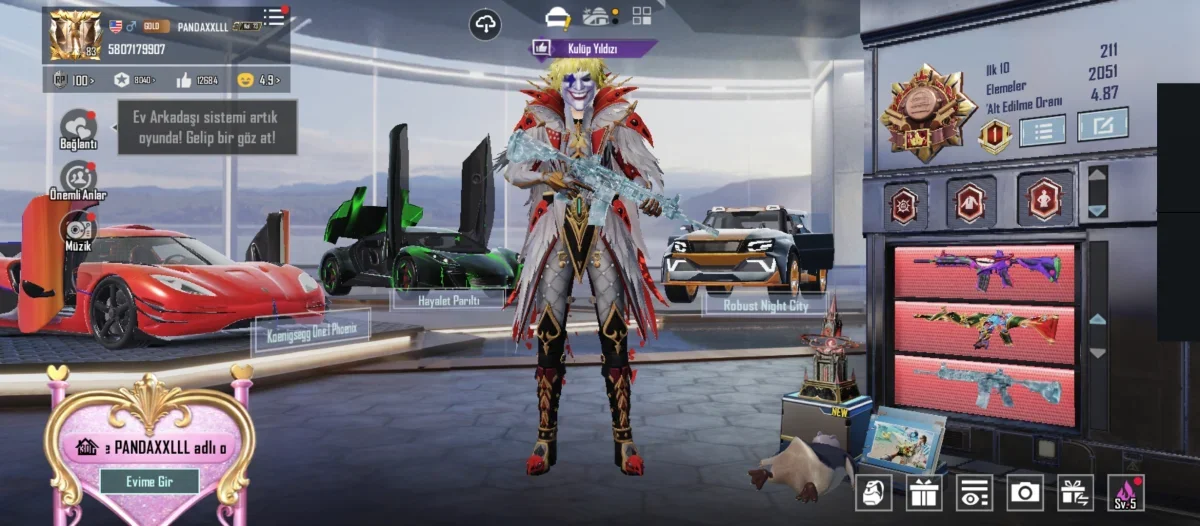Image resolution: width=1200 pixels, height=526 pixels.
Task: Click the edit profile pencil button
Action: pos(1103,124)
